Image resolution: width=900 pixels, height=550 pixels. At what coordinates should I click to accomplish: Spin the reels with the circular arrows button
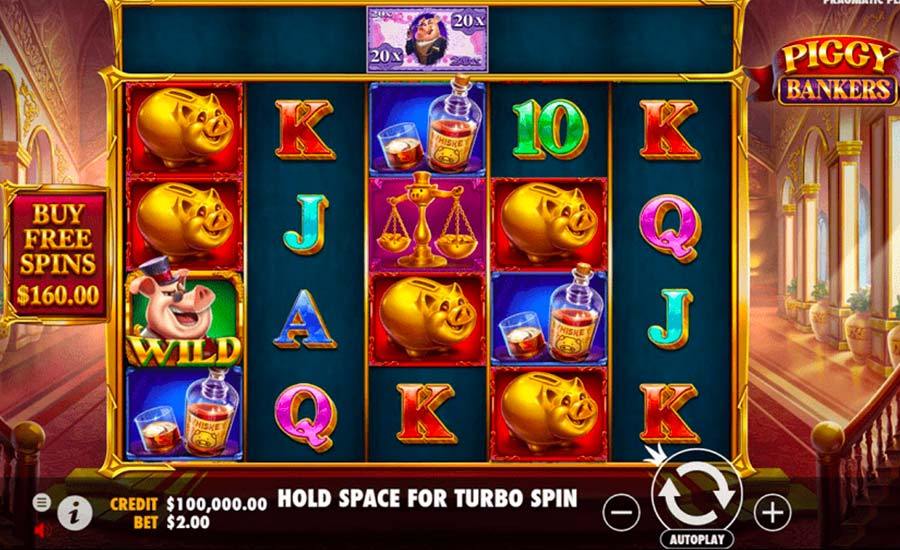click(696, 492)
